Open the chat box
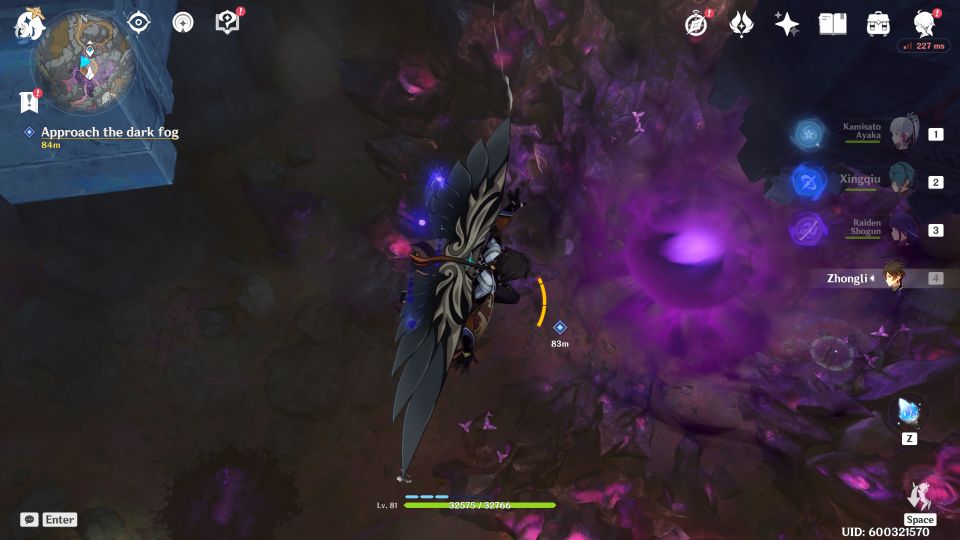Screen dimensions: 960x540 30,519
